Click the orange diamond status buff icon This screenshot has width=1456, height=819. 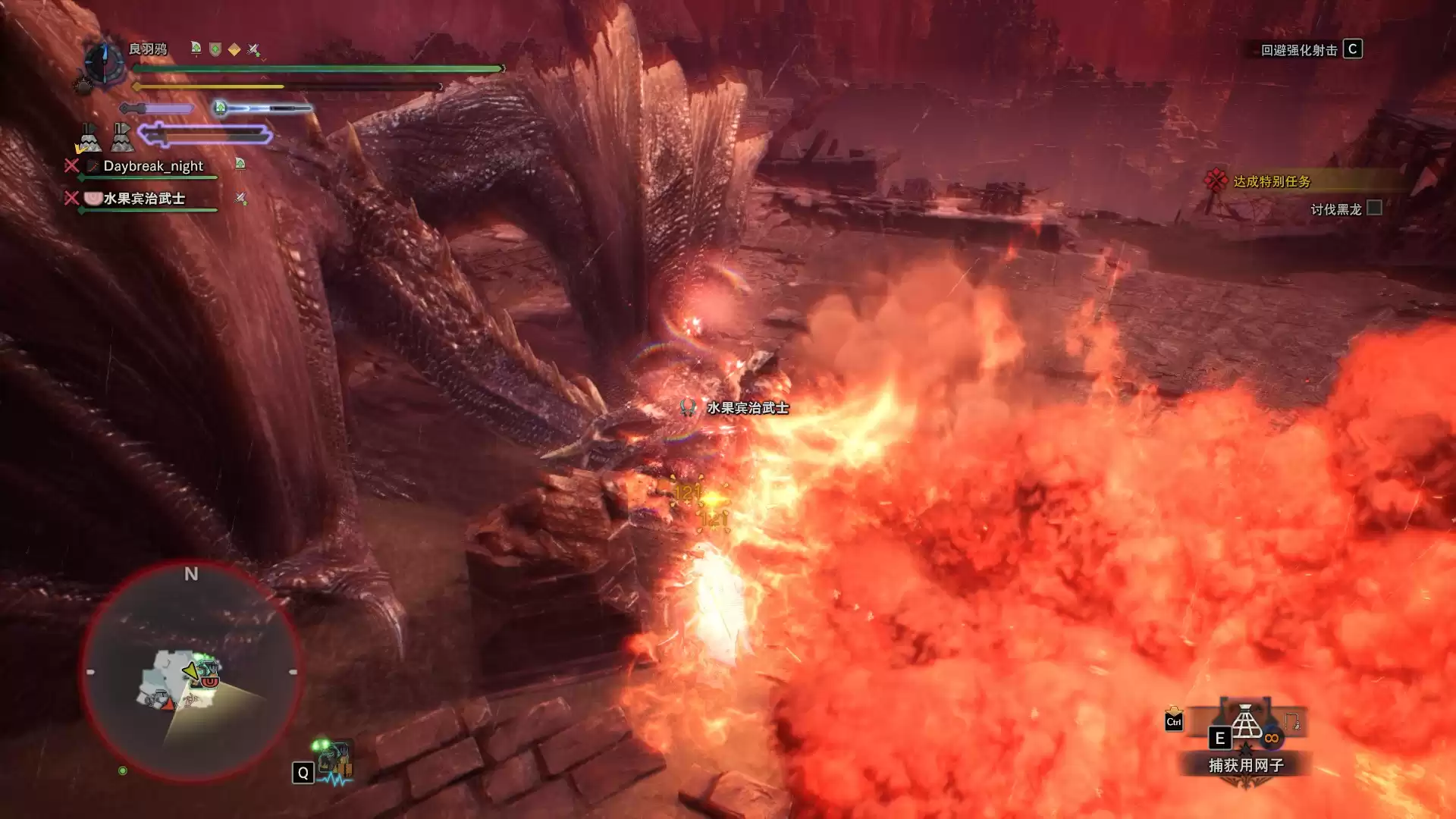click(234, 49)
